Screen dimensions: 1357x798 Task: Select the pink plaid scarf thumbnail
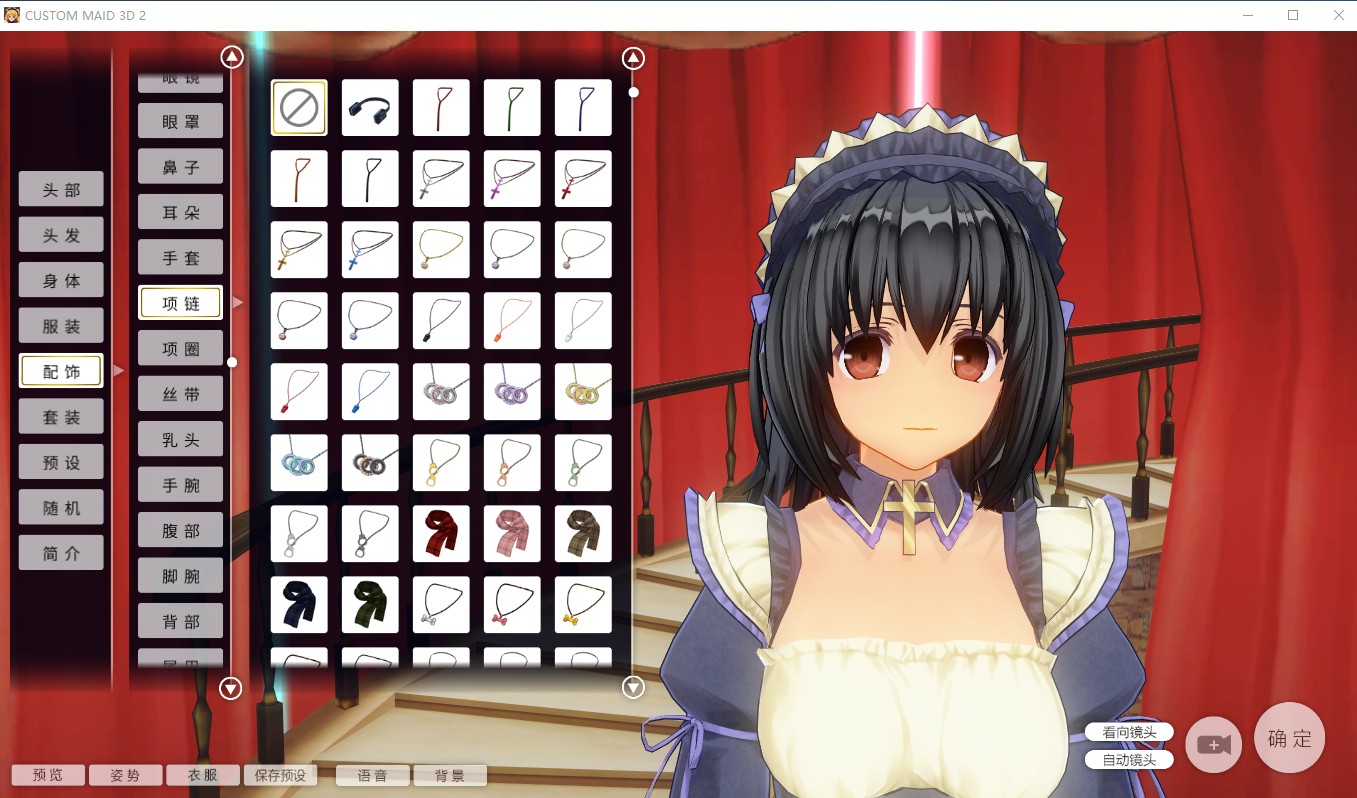pyautogui.click(x=512, y=533)
